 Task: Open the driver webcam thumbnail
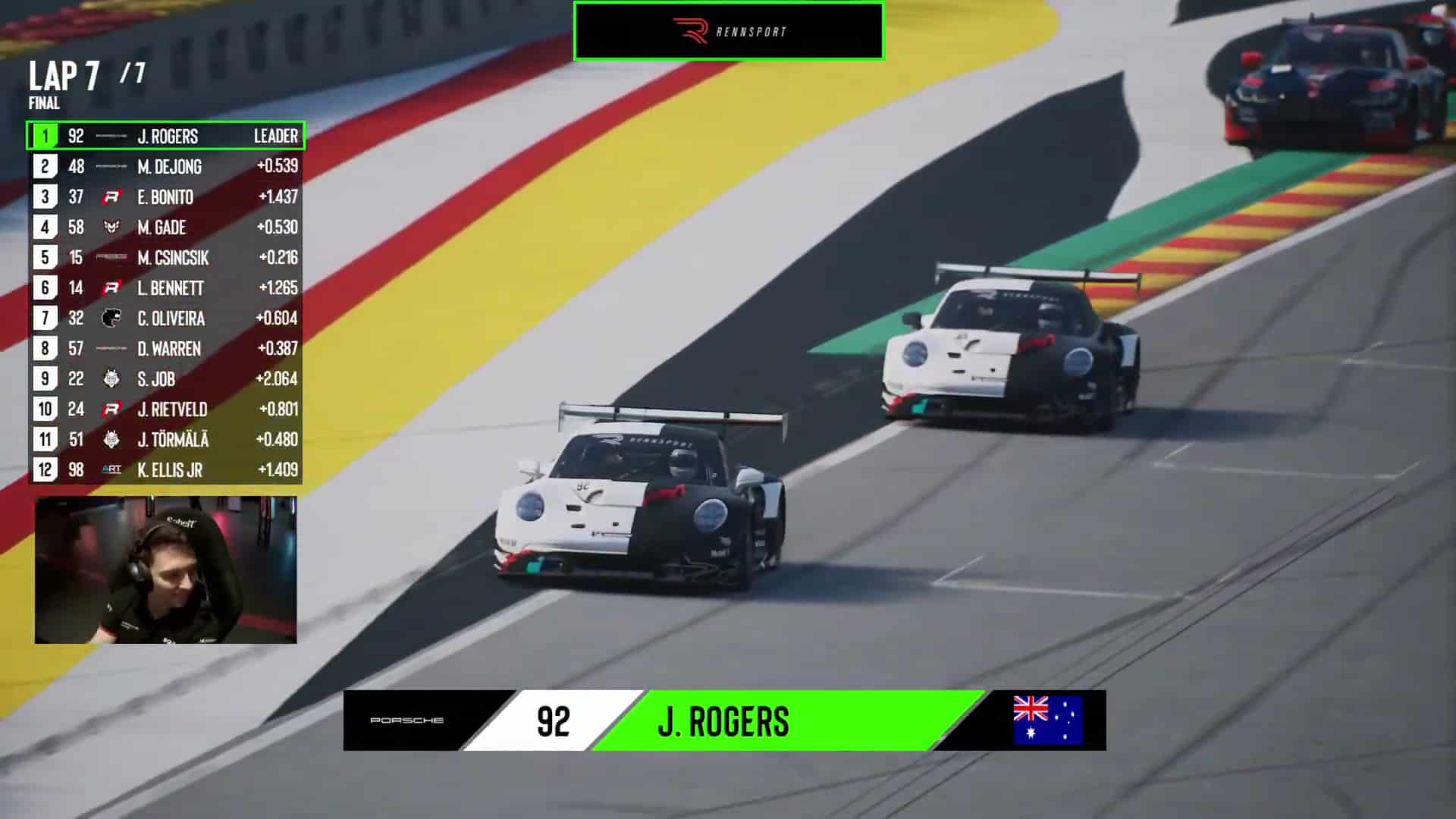[165, 570]
